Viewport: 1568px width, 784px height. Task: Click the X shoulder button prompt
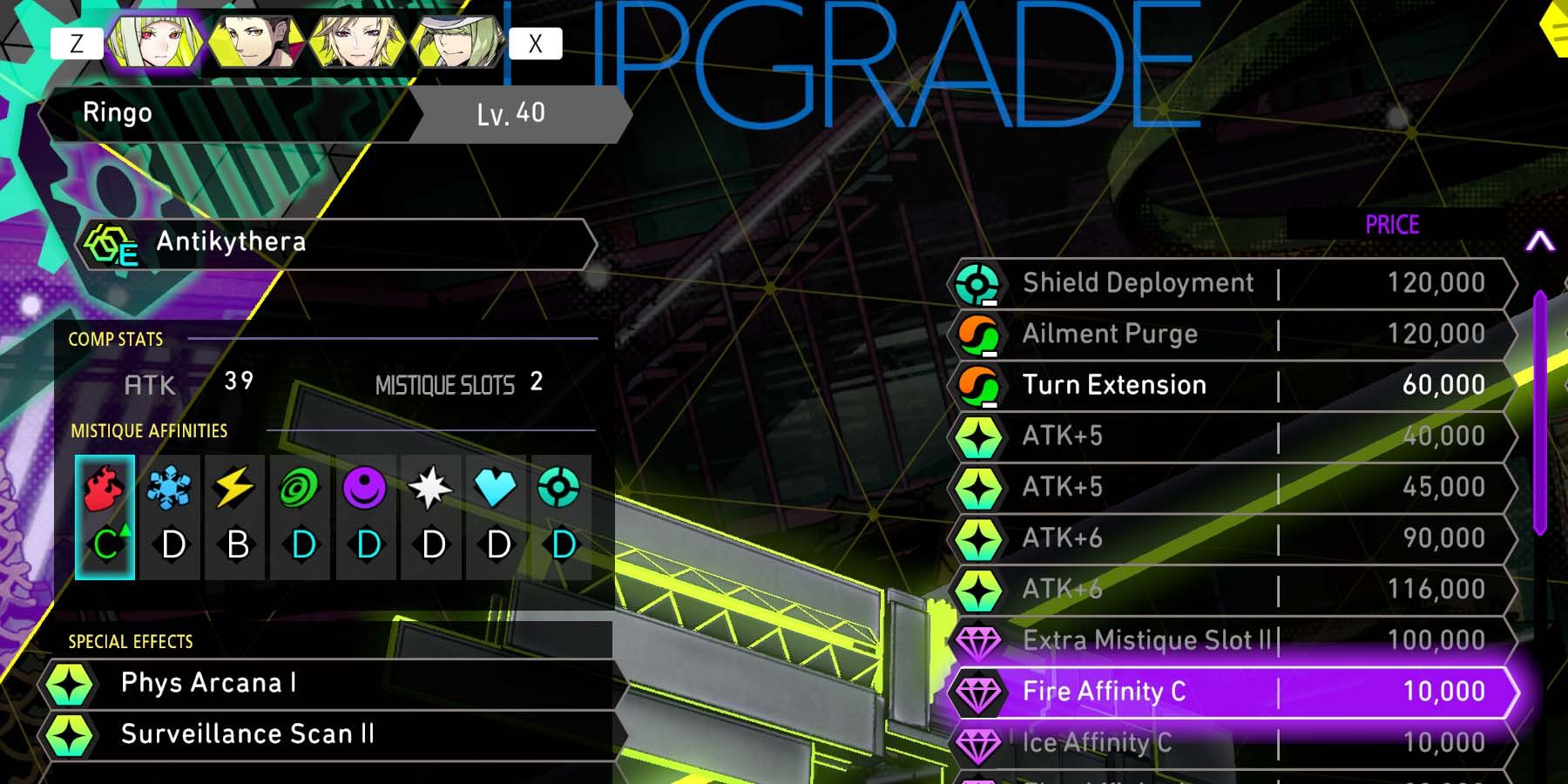click(x=534, y=42)
